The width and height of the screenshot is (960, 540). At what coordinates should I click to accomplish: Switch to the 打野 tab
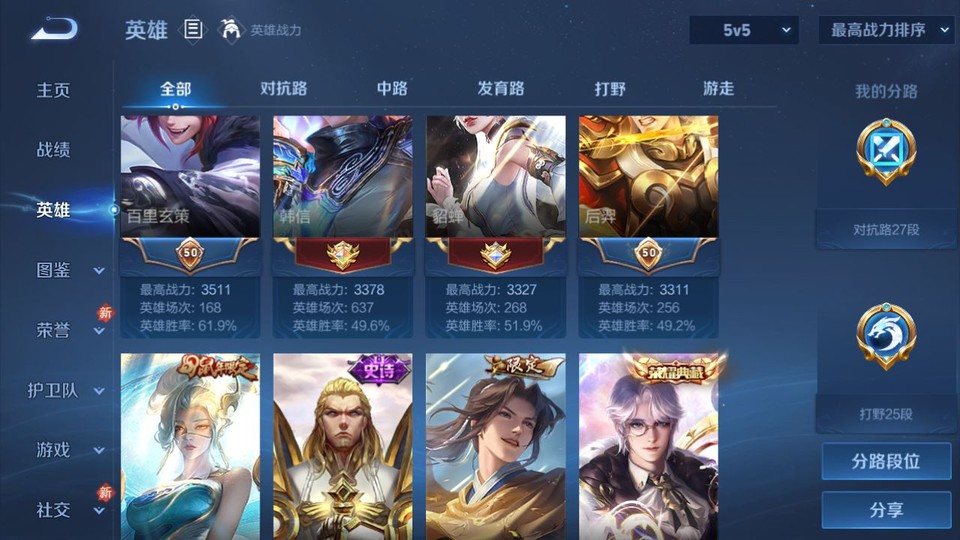pos(610,88)
